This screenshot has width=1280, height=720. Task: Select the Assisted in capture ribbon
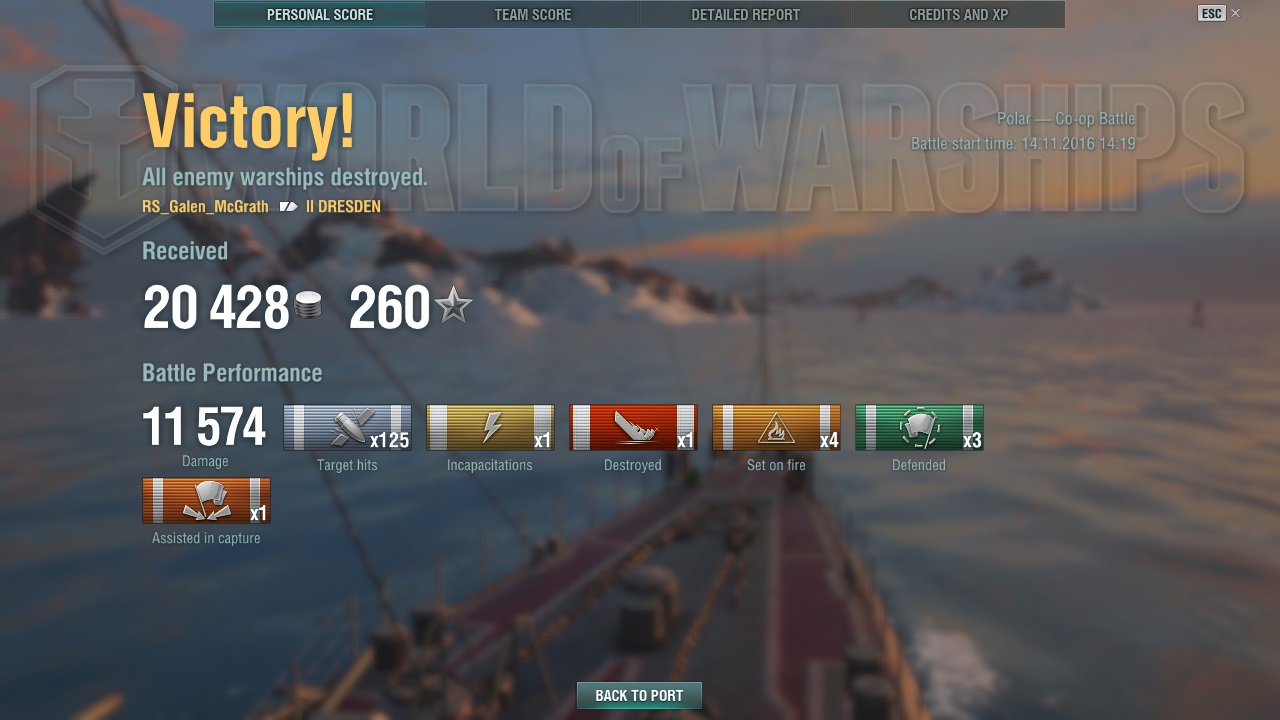tap(206, 501)
